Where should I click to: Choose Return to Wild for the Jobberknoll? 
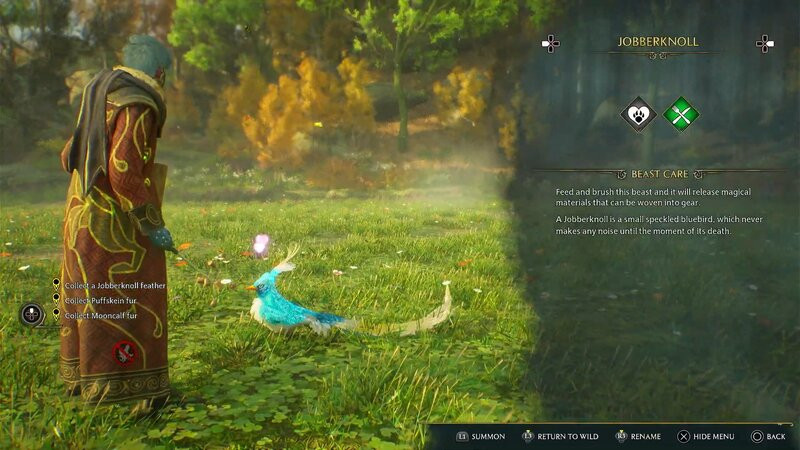click(x=562, y=436)
